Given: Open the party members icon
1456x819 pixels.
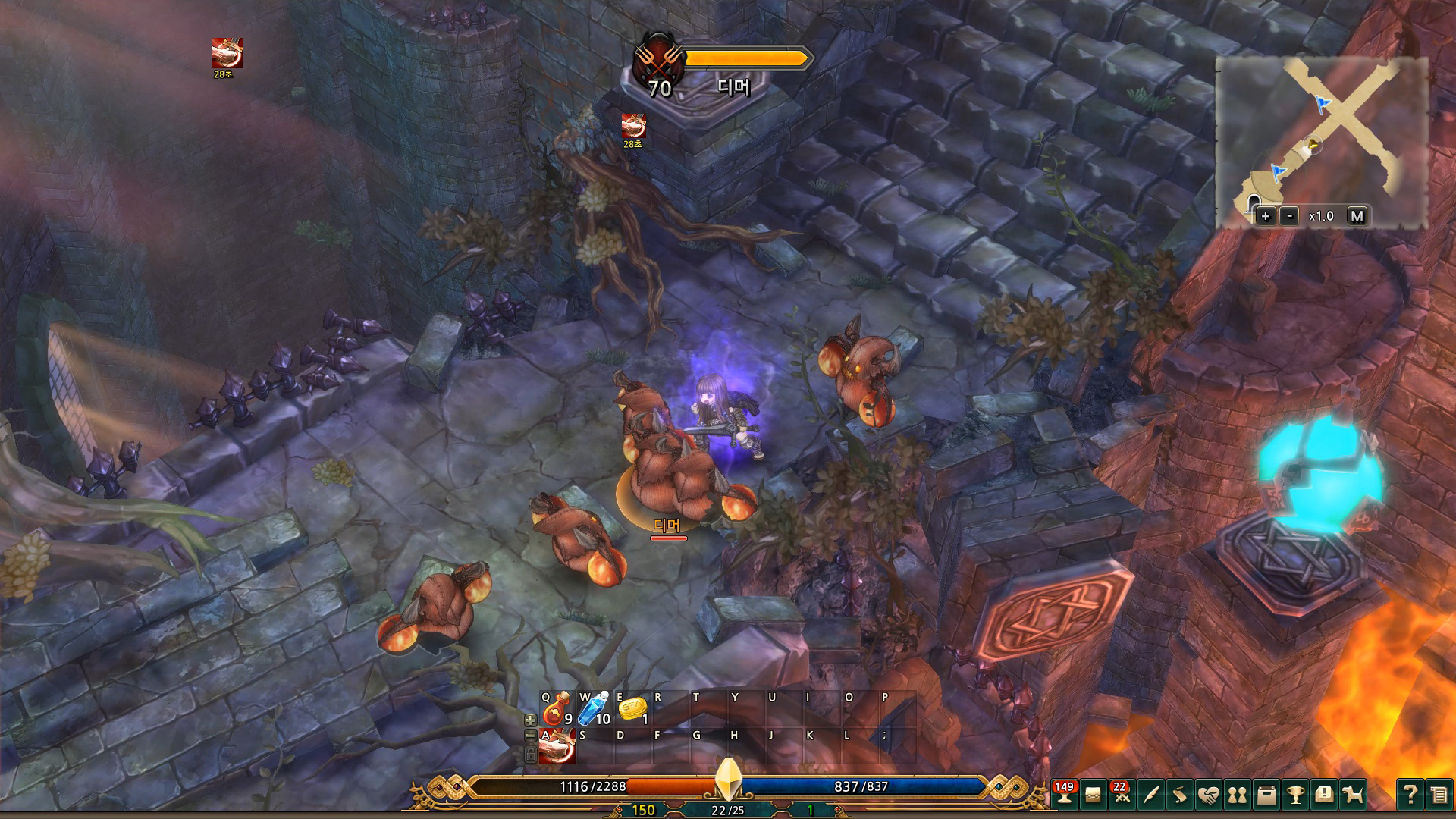Looking at the screenshot, I should pos(1238,795).
